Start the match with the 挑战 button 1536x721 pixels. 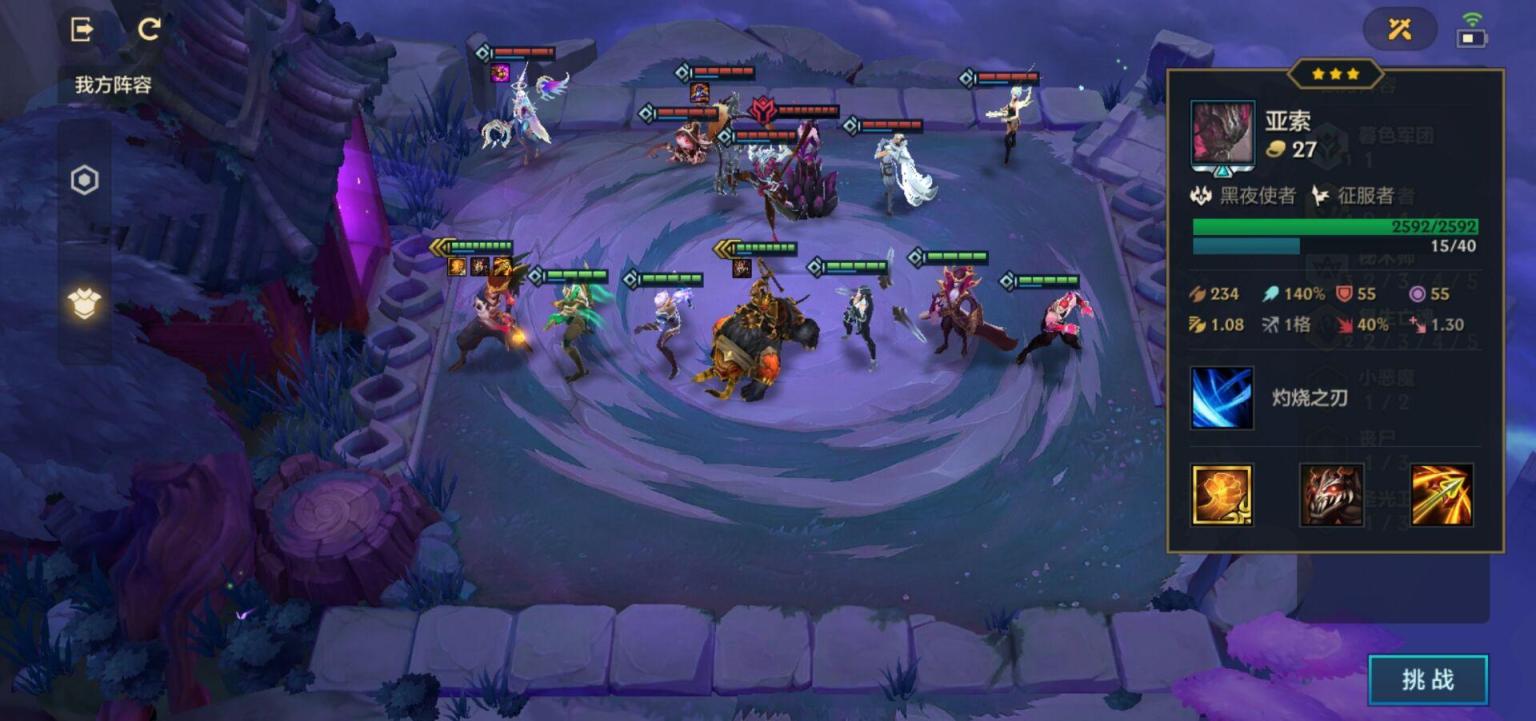[1427, 680]
